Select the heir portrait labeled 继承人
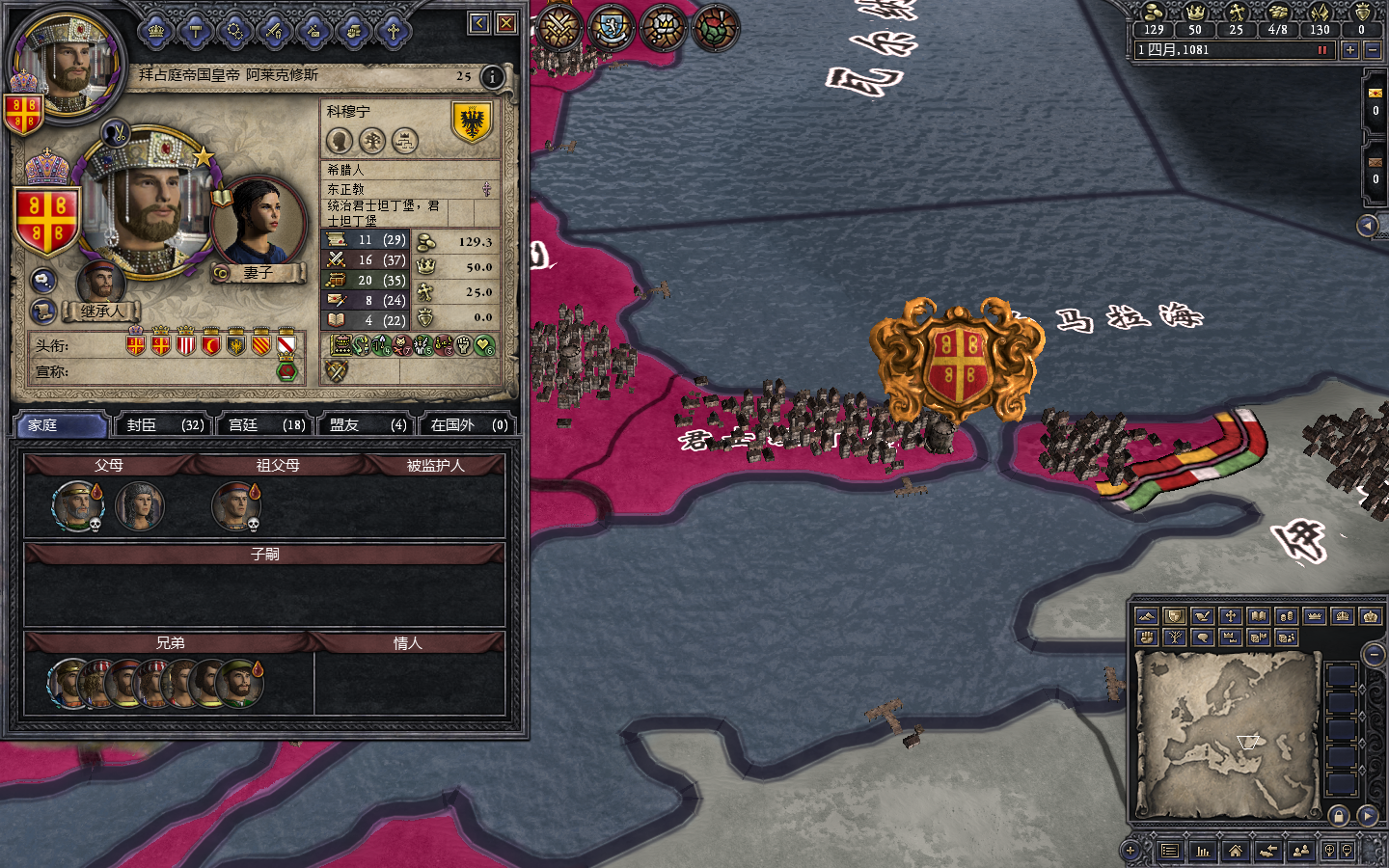Image resolution: width=1389 pixels, height=868 pixels. click(100, 285)
